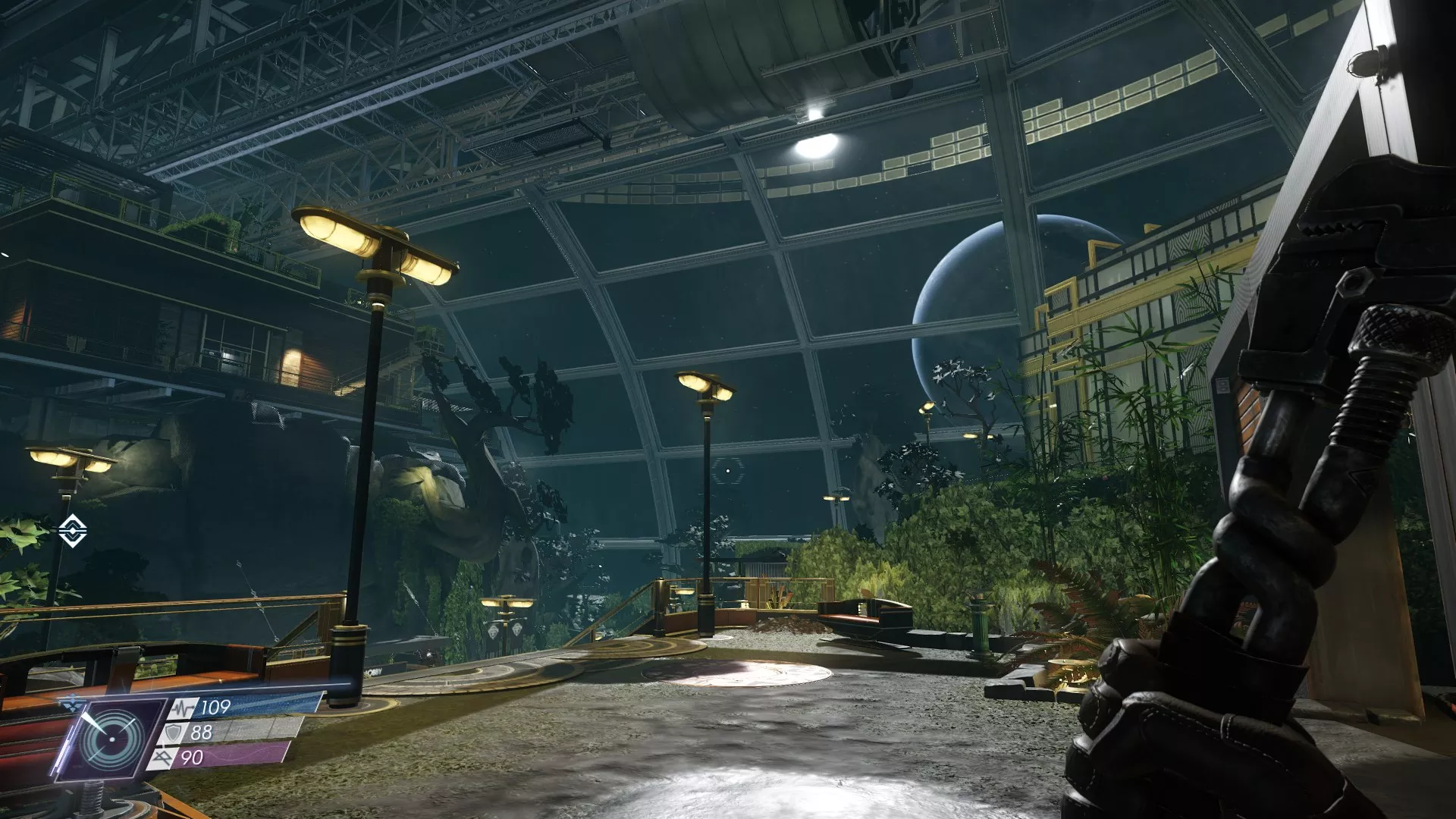Image resolution: width=1456 pixels, height=819 pixels.
Task: Click the TranStar logo banner on the lamp post
Action: 494,631
